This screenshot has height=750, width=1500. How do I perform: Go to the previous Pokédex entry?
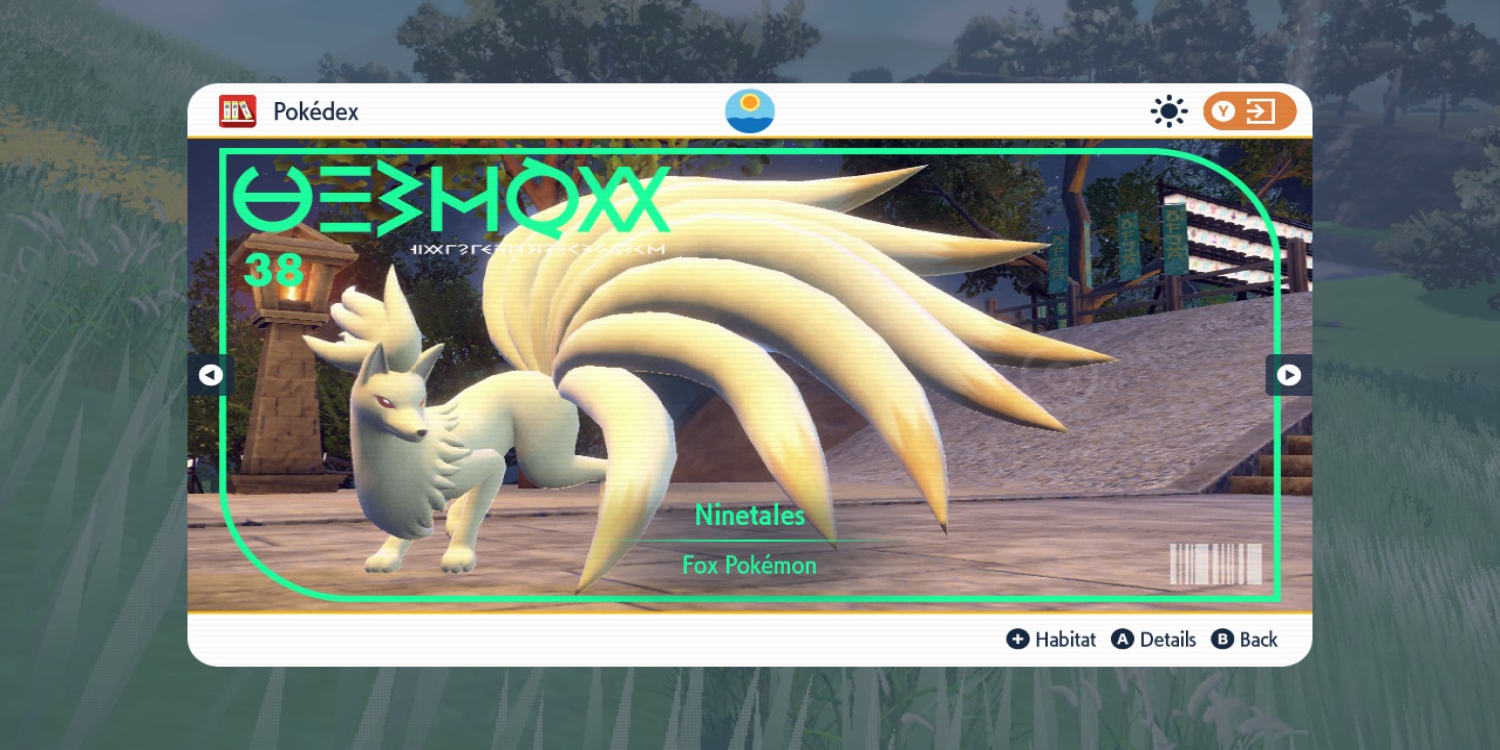(x=210, y=375)
